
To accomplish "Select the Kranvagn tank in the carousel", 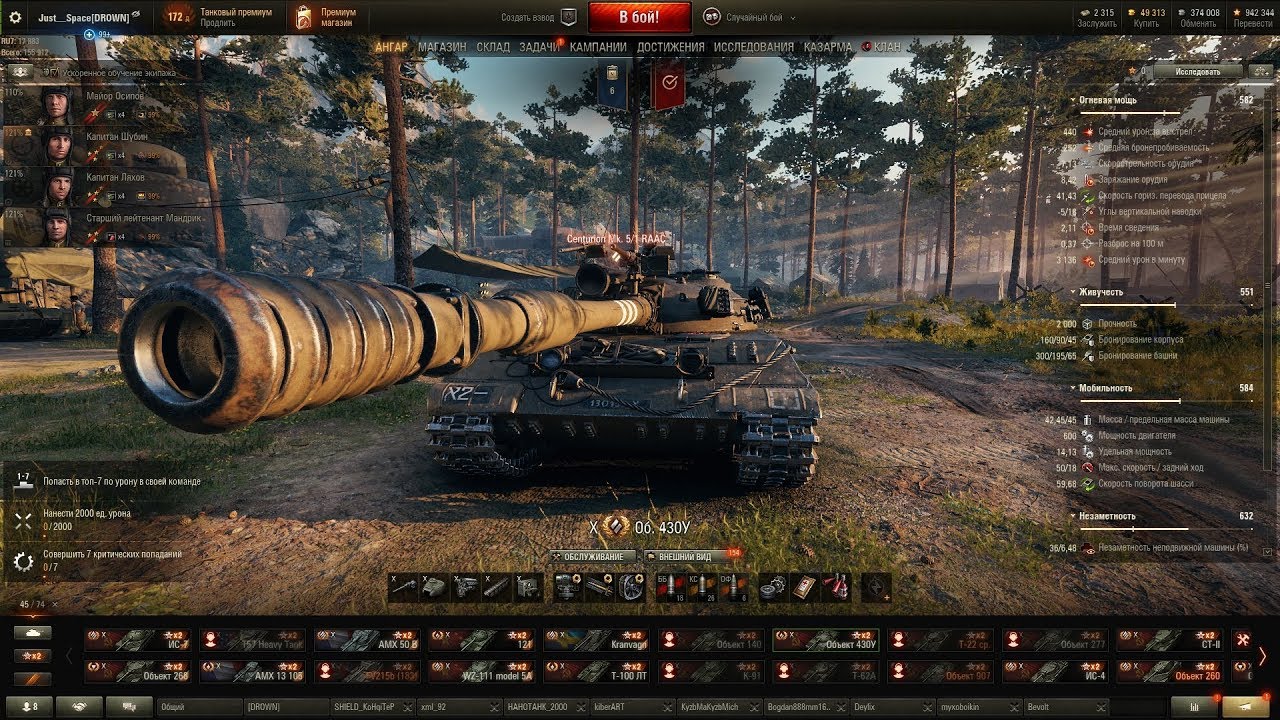I will tap(596, 640).
